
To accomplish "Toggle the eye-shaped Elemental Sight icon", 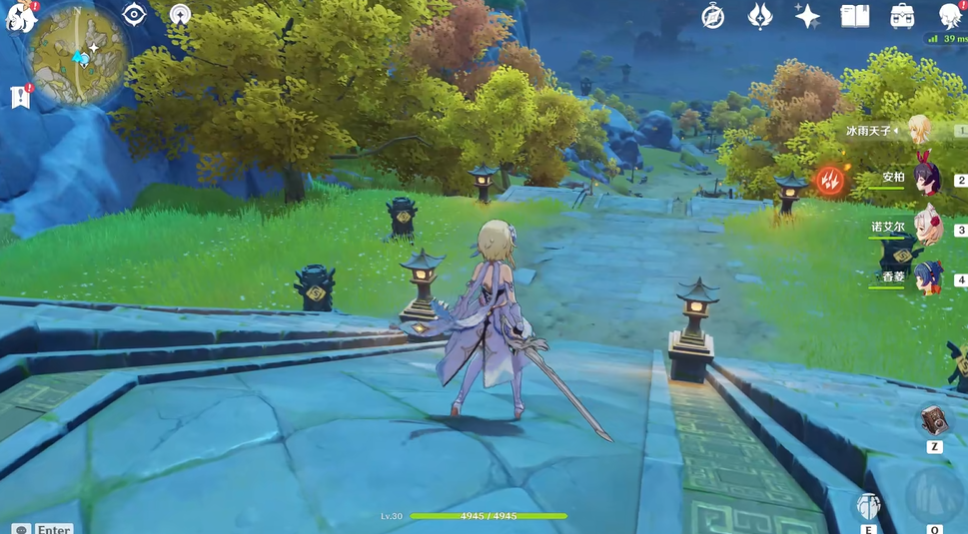I will [x=134, y=14].
